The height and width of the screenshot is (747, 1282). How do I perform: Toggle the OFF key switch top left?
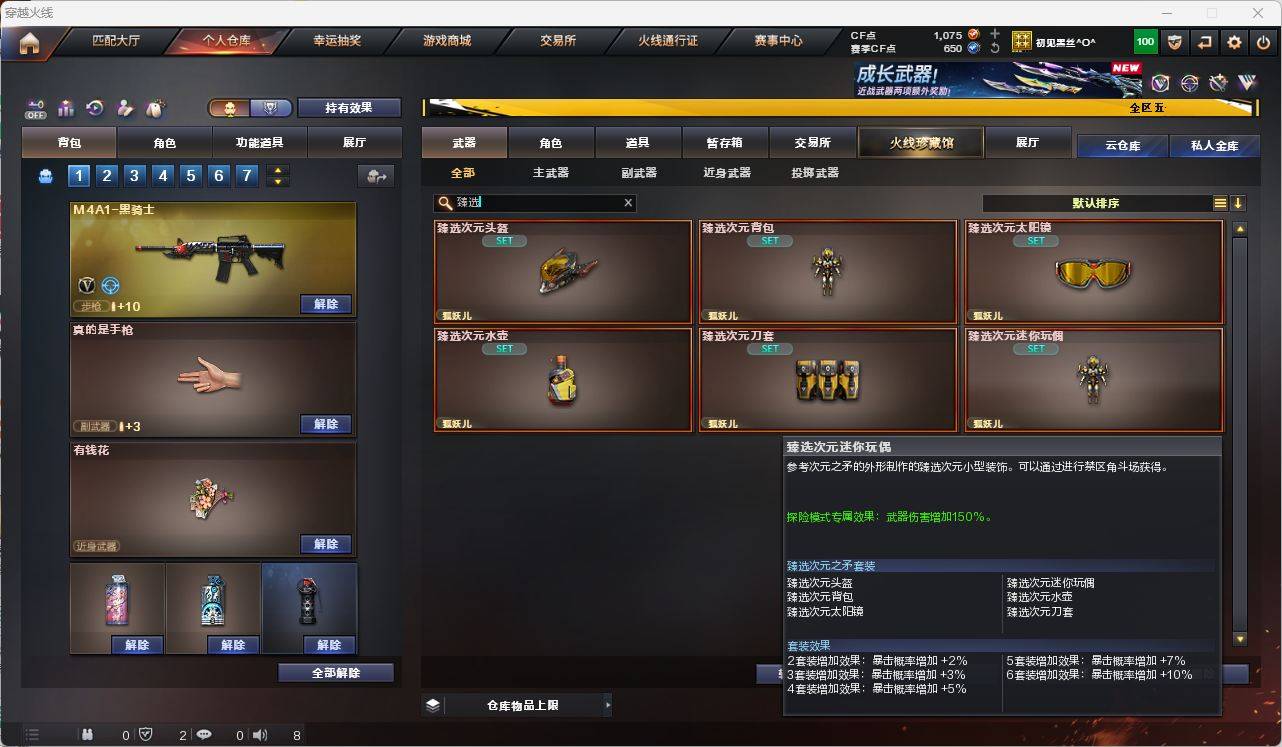pos(34,108)
